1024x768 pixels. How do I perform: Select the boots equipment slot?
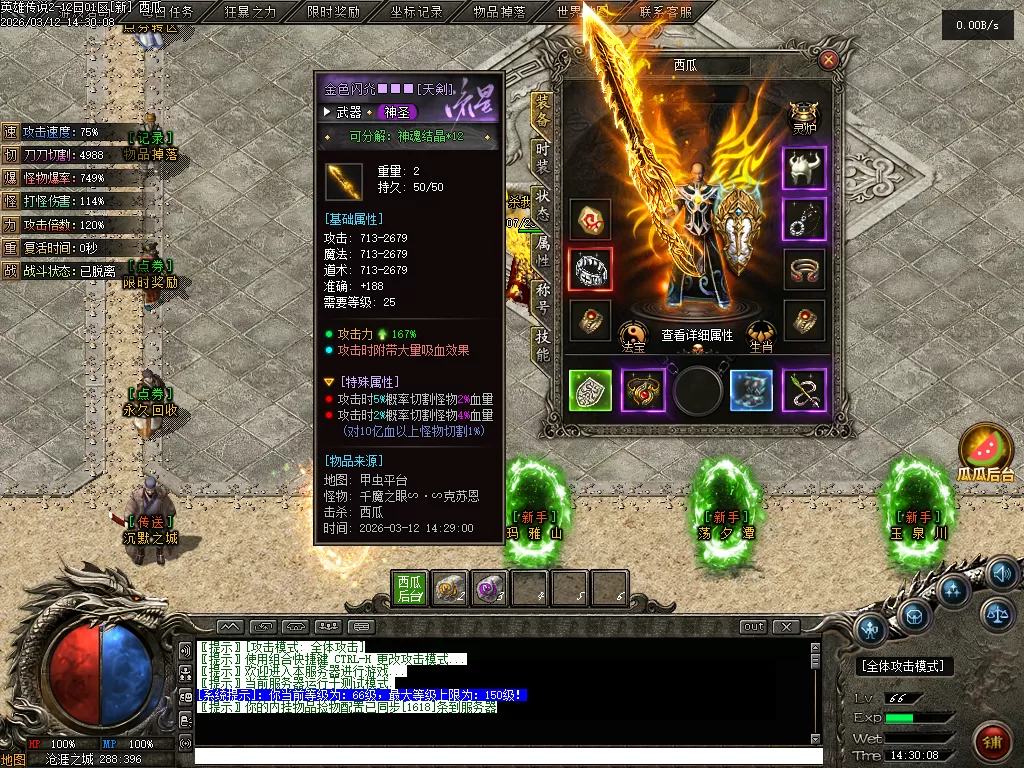pos(751,391)
